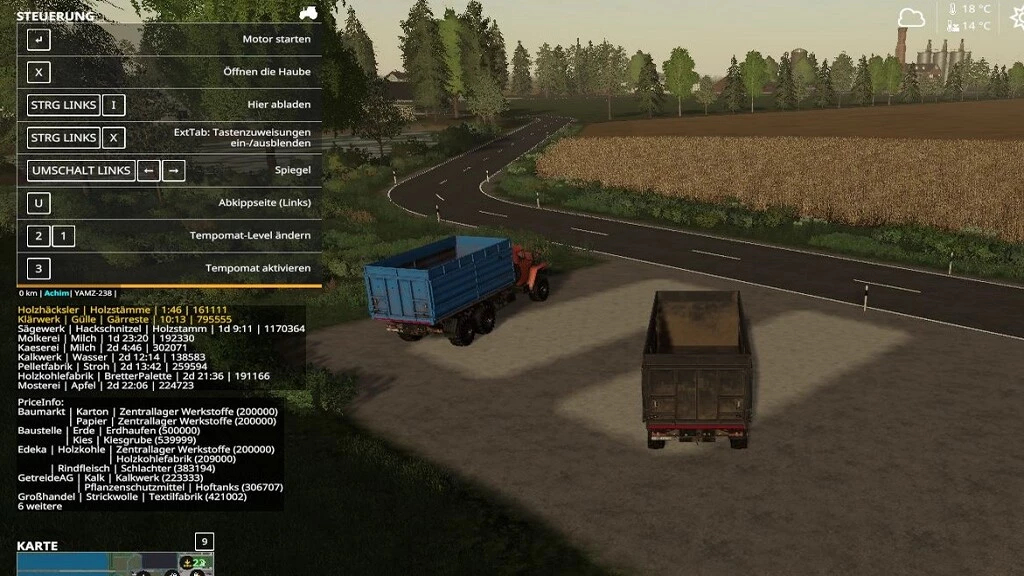Click the tractor icon beside Steuerung
The width and height of the screenshot is (1024, 576).
tap(308, 14)
